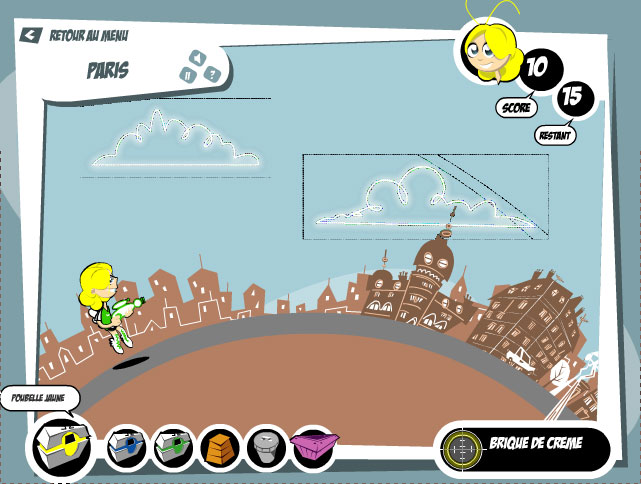Click Retour au Menu back button
Viewport: 641px width, 484px height.
[73, 35]
